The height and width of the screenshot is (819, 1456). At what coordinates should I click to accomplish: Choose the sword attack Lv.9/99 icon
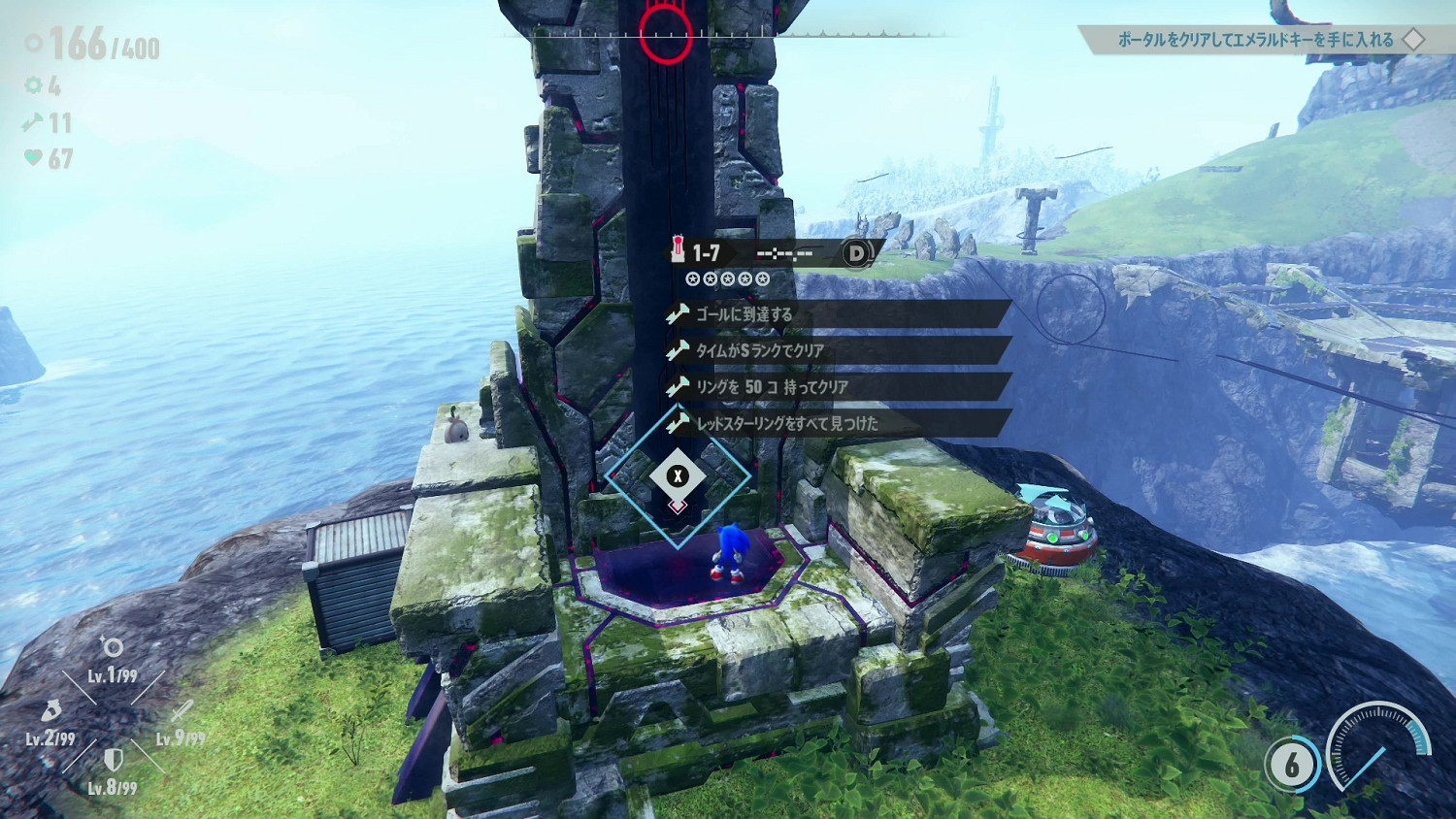[182, 712]
